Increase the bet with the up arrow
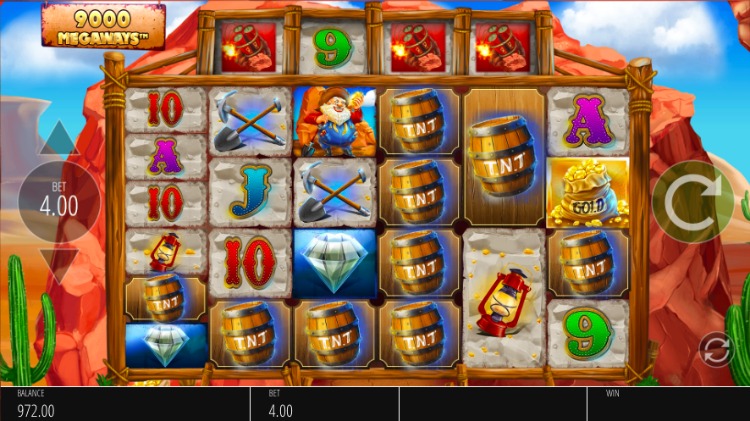Viewport: 750px width, 421px height. (x=59, y=139)
